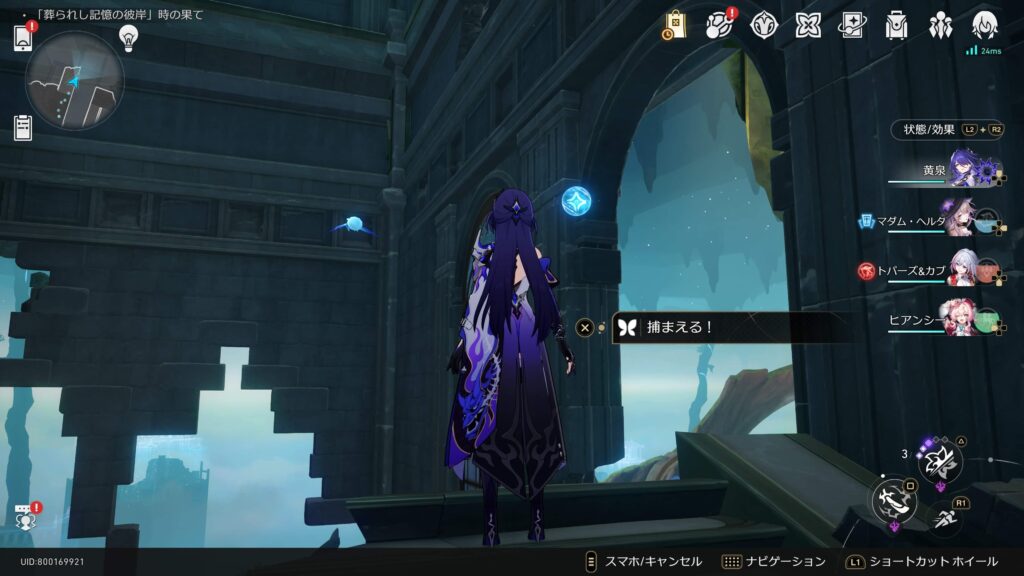Open the star card warp icon
Image resolution: width=1024 pixels, height=576 pixels.
[x=852, y=25]
